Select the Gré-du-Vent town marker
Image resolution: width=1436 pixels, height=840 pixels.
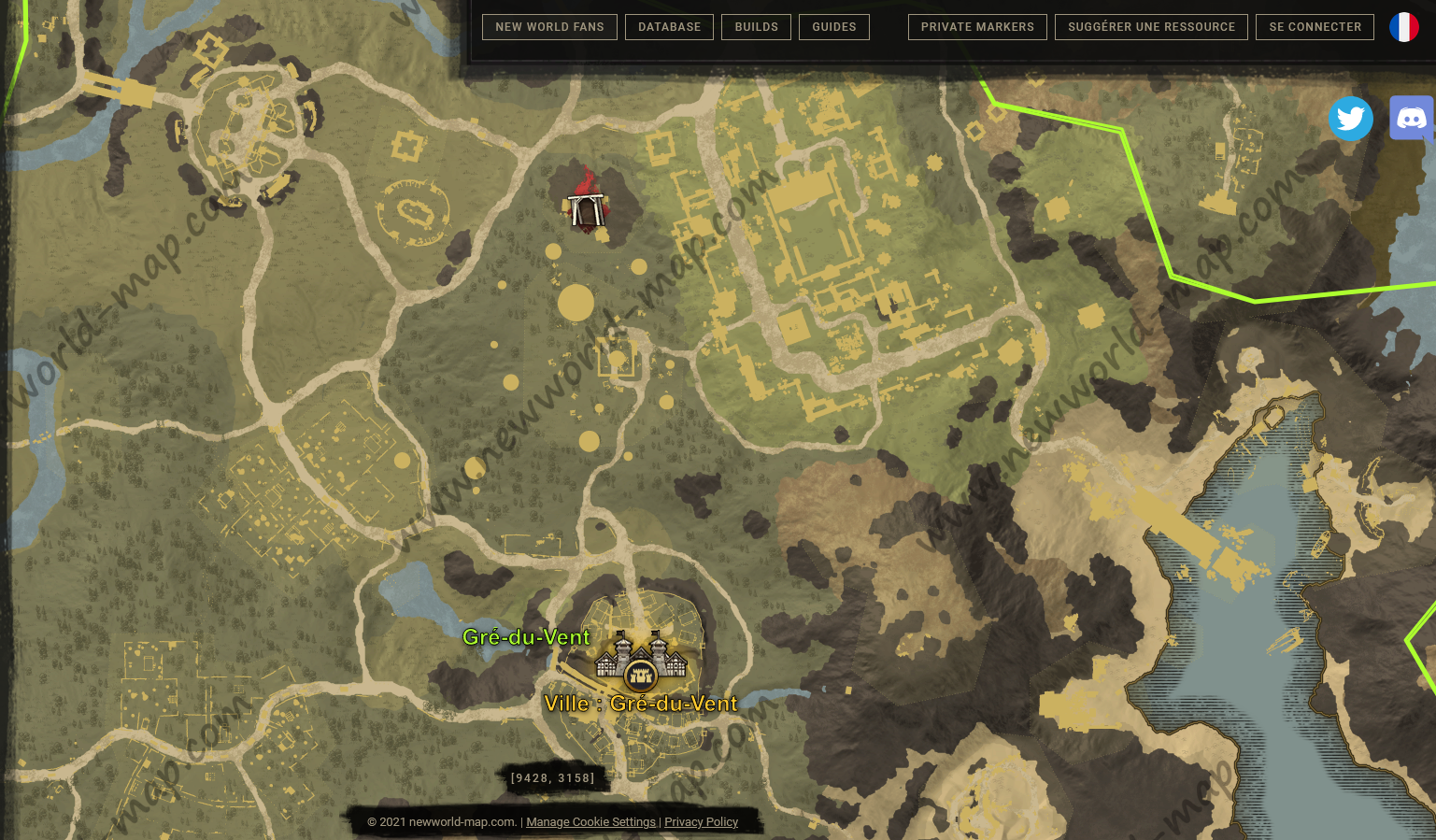click(641, 662)
